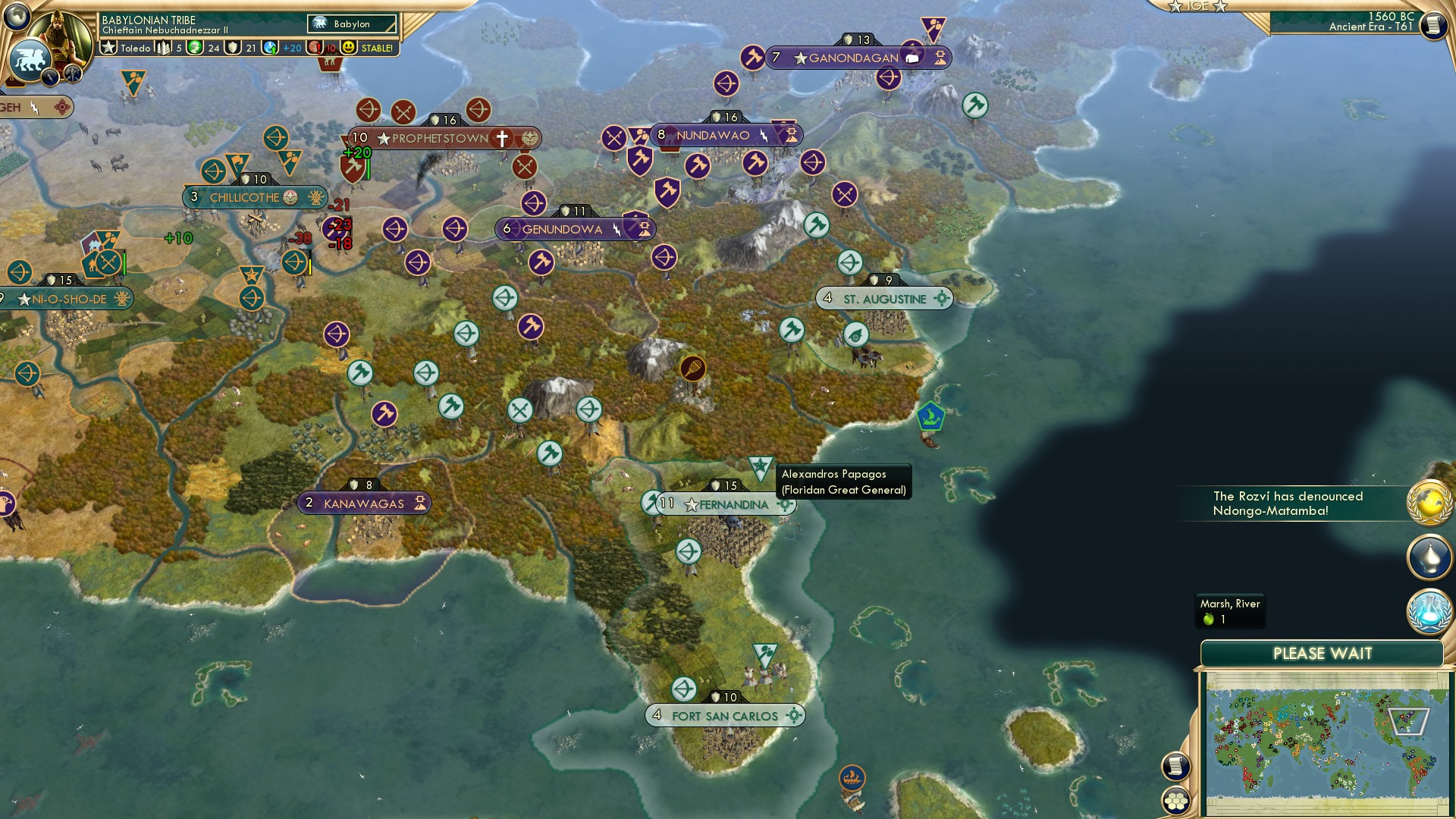
Task: Open the smiley face stability indicator
Action: (348, 48)
